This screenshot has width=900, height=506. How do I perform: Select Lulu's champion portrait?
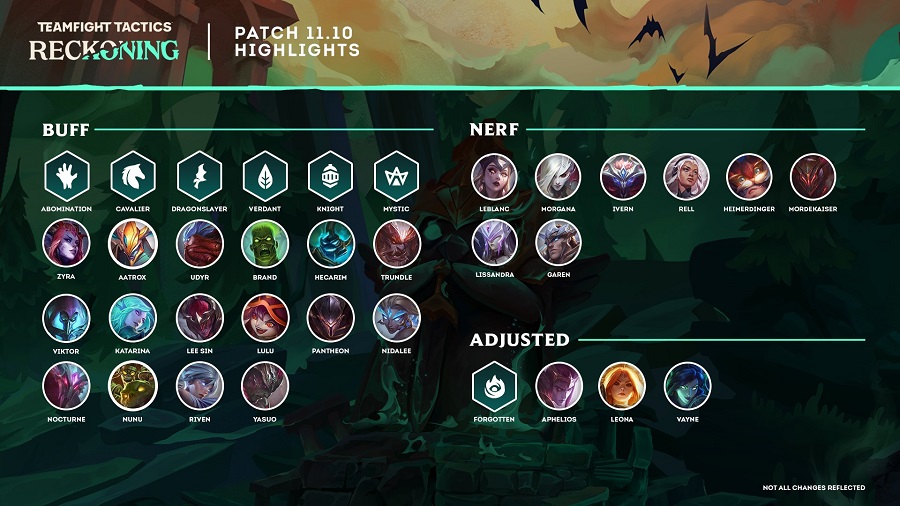click(x=265, y=318)
